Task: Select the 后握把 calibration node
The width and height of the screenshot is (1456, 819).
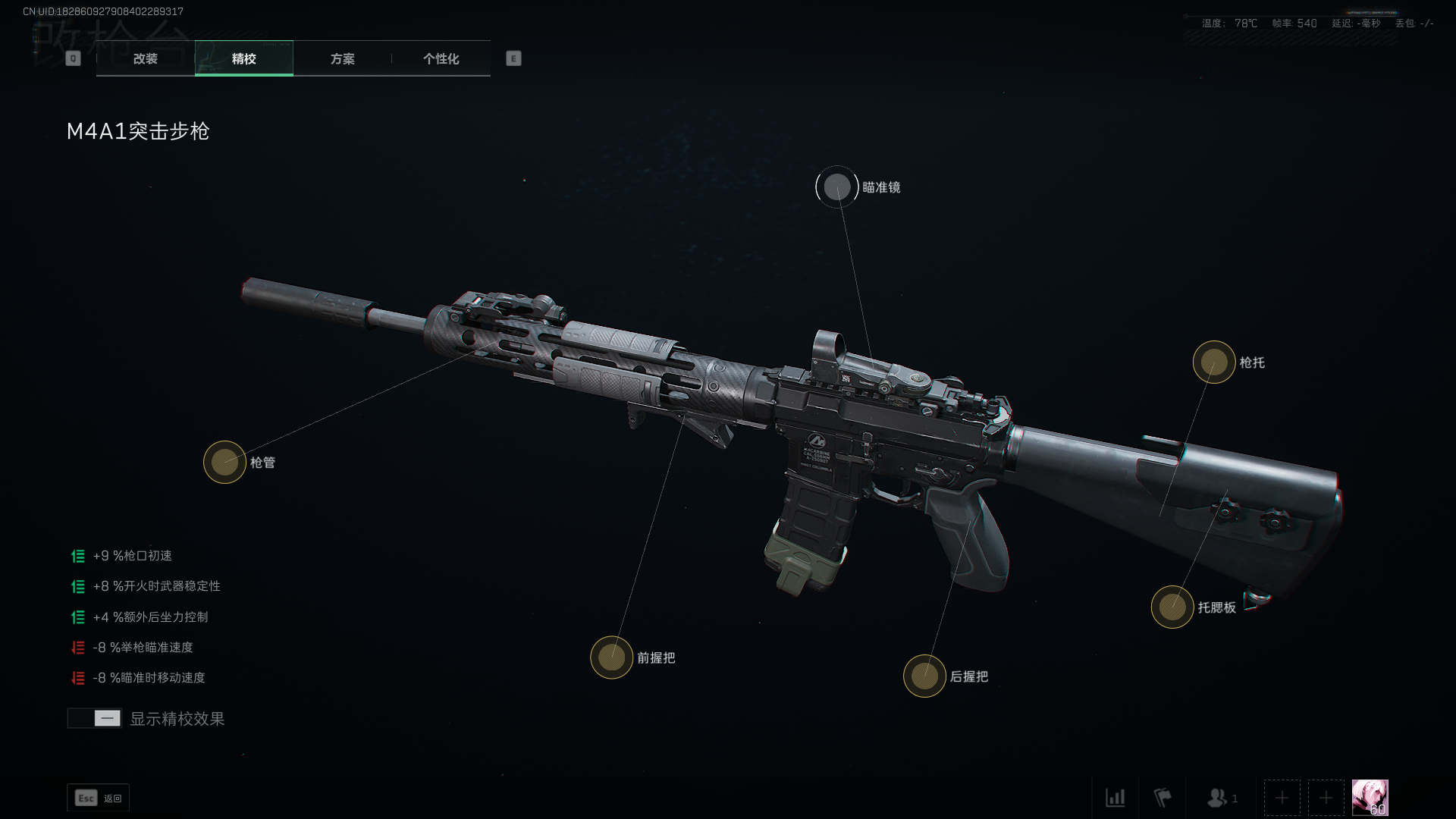Action: click(924, 676)
